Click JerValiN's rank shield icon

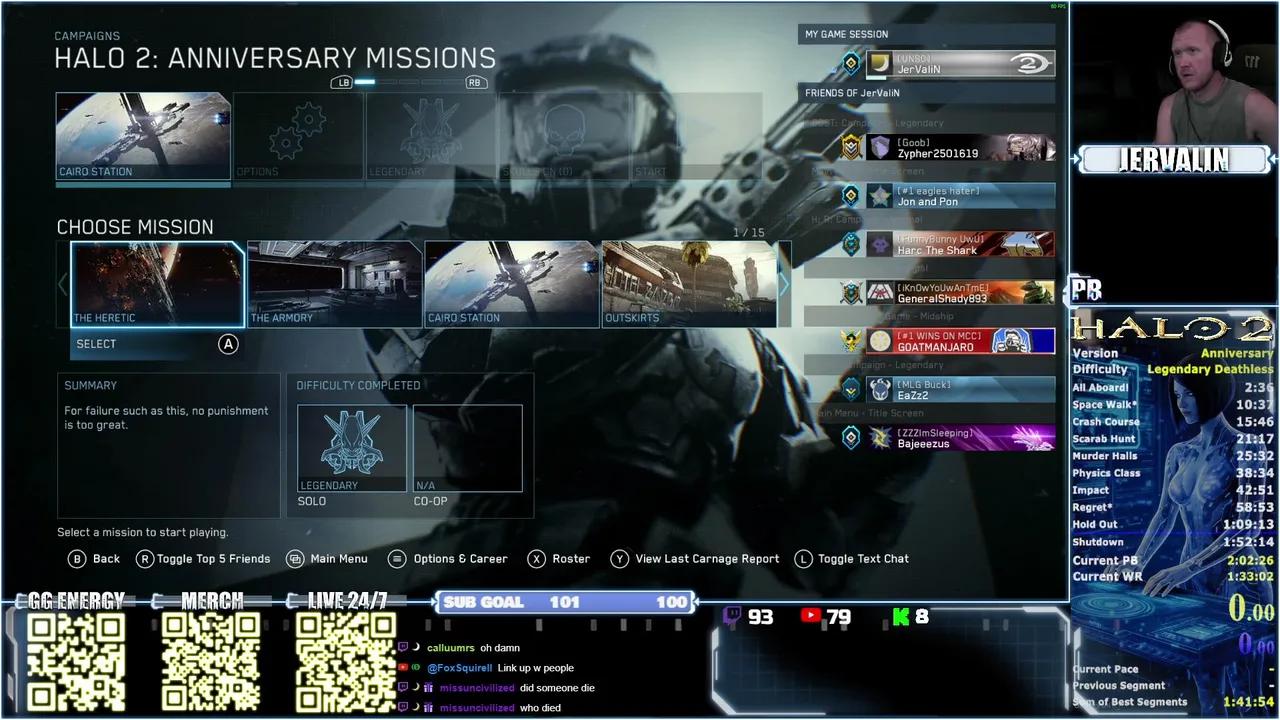coord(849,63)
